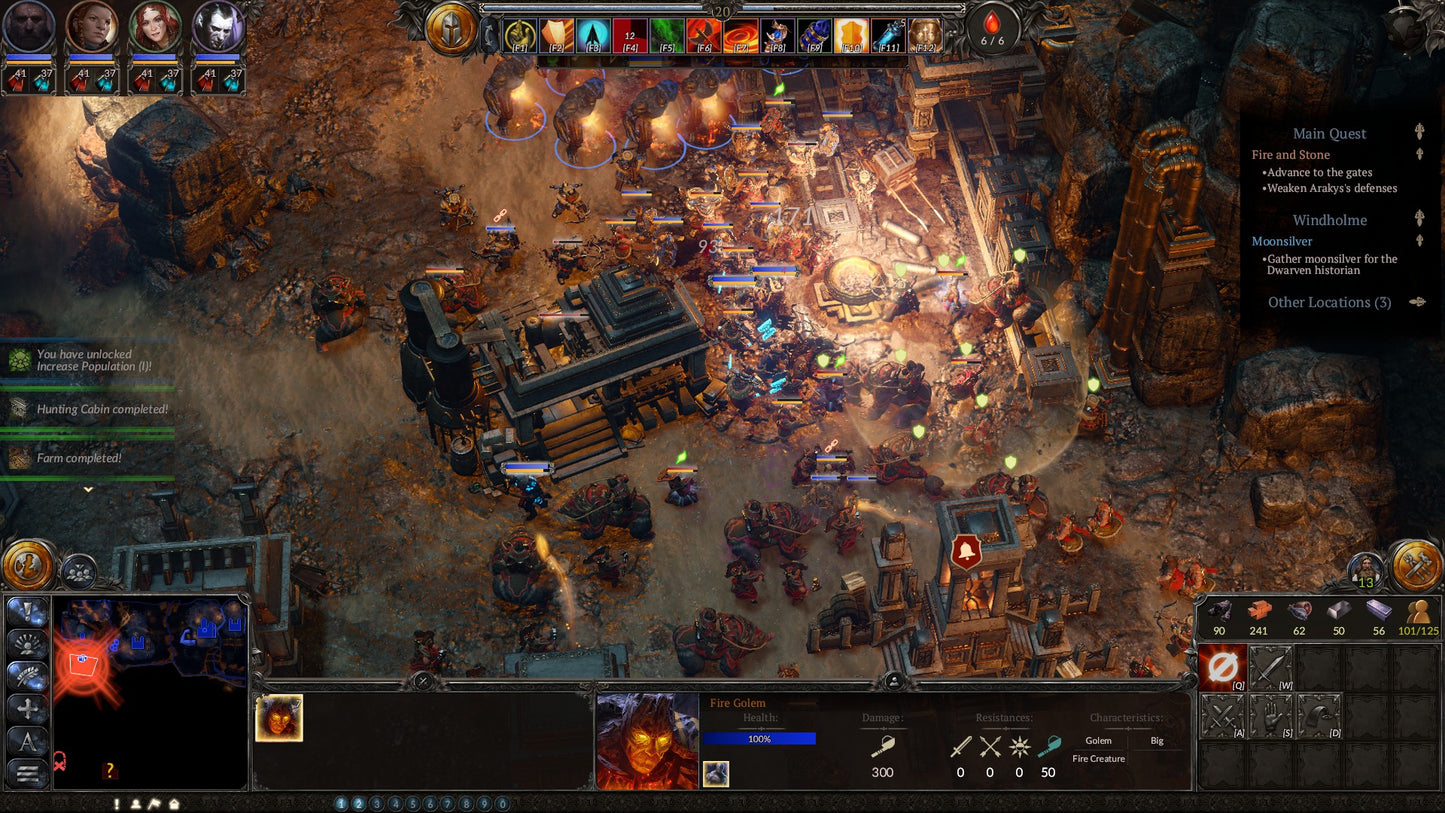Image resolution: width=1445 pixels, height=813 pixels.
Task: Use the F11 blue potion
Action: tap(888, 36)
